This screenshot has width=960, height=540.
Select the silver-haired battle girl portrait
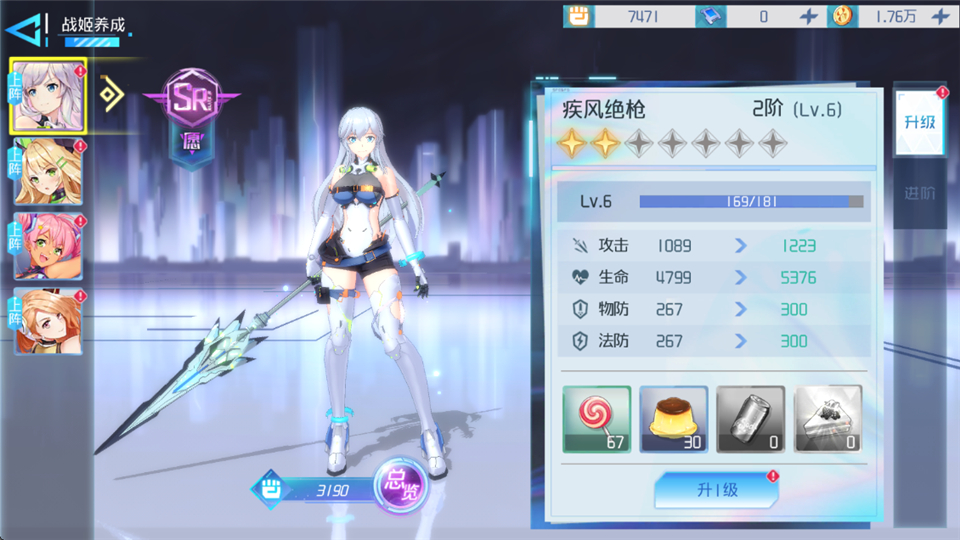(48, 96)
